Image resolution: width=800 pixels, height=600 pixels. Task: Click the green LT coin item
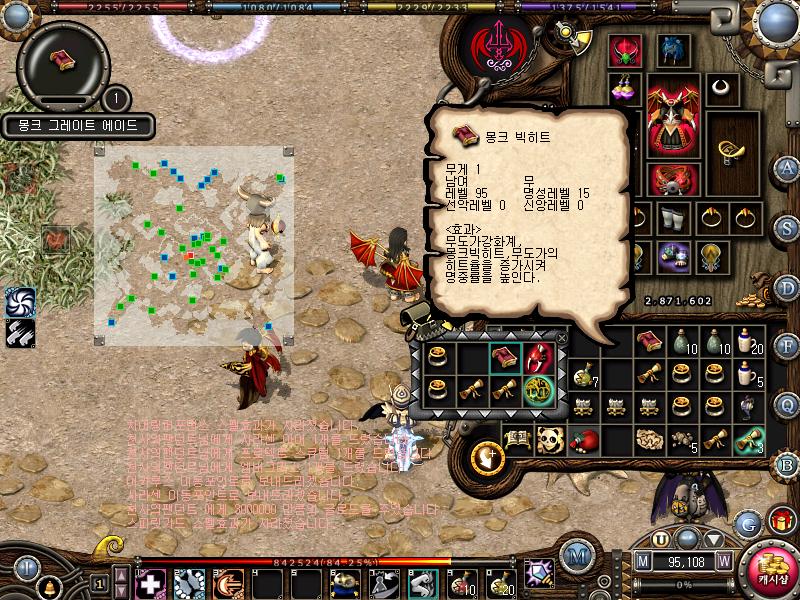point(538,390)
